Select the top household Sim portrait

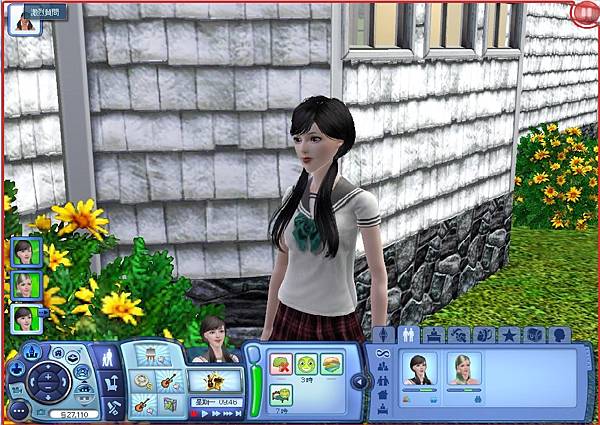click(24, 252)
